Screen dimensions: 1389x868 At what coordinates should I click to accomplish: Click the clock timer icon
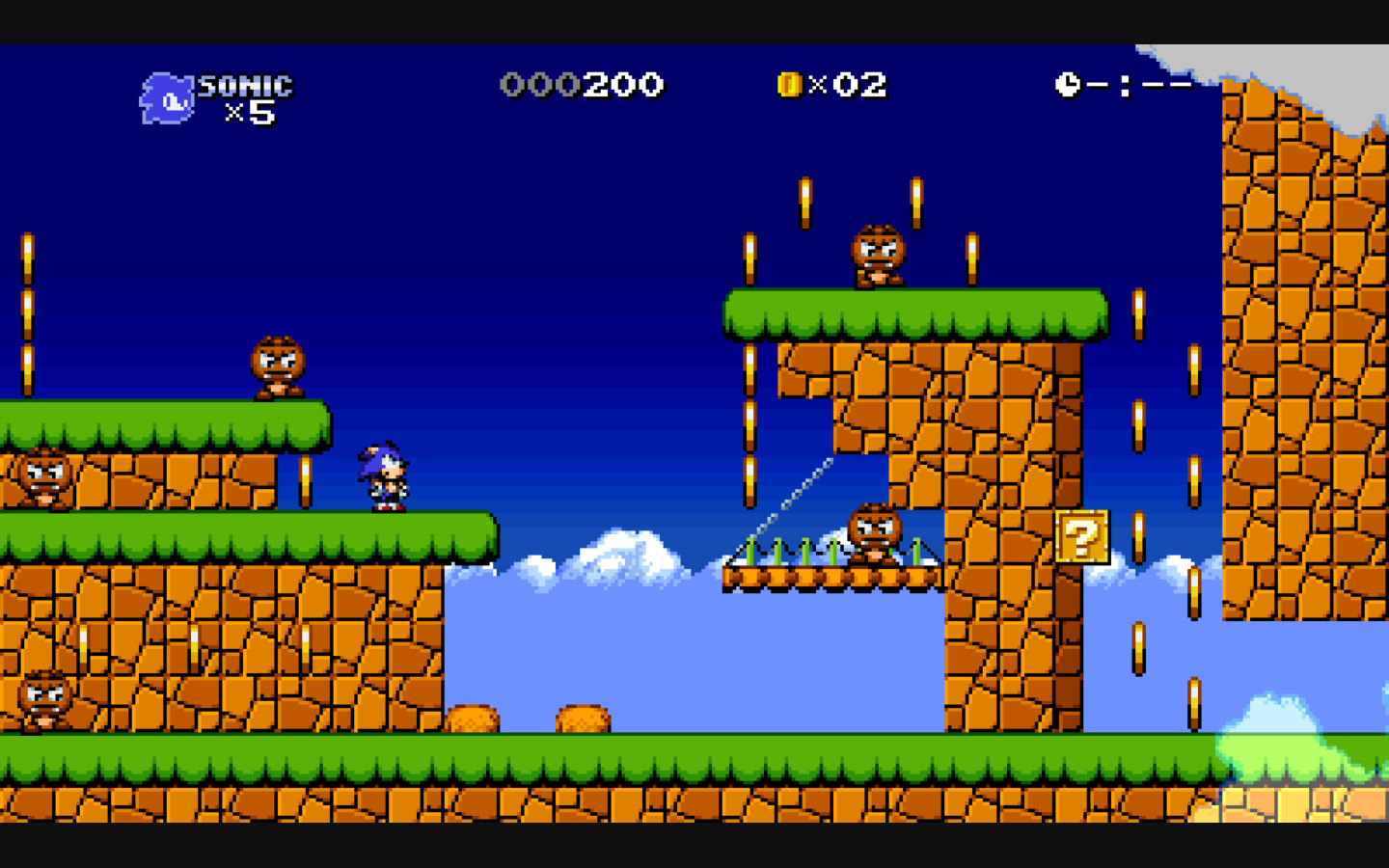1067,85
